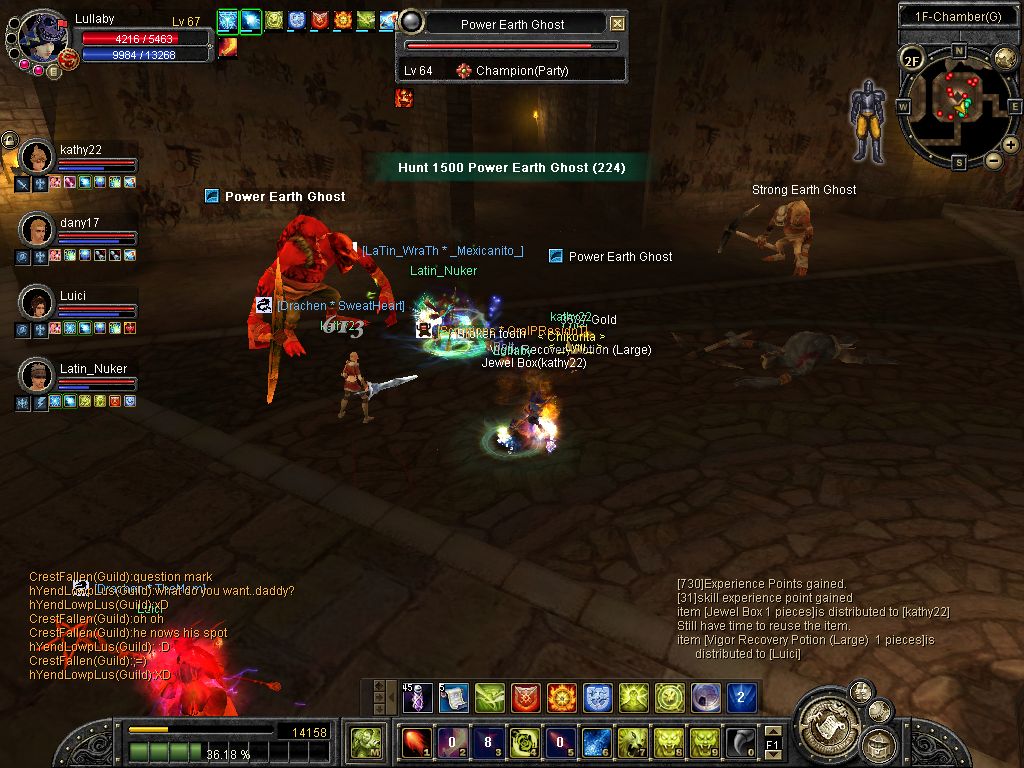Activate the green swirl skill in slot 4

(525, 742)
